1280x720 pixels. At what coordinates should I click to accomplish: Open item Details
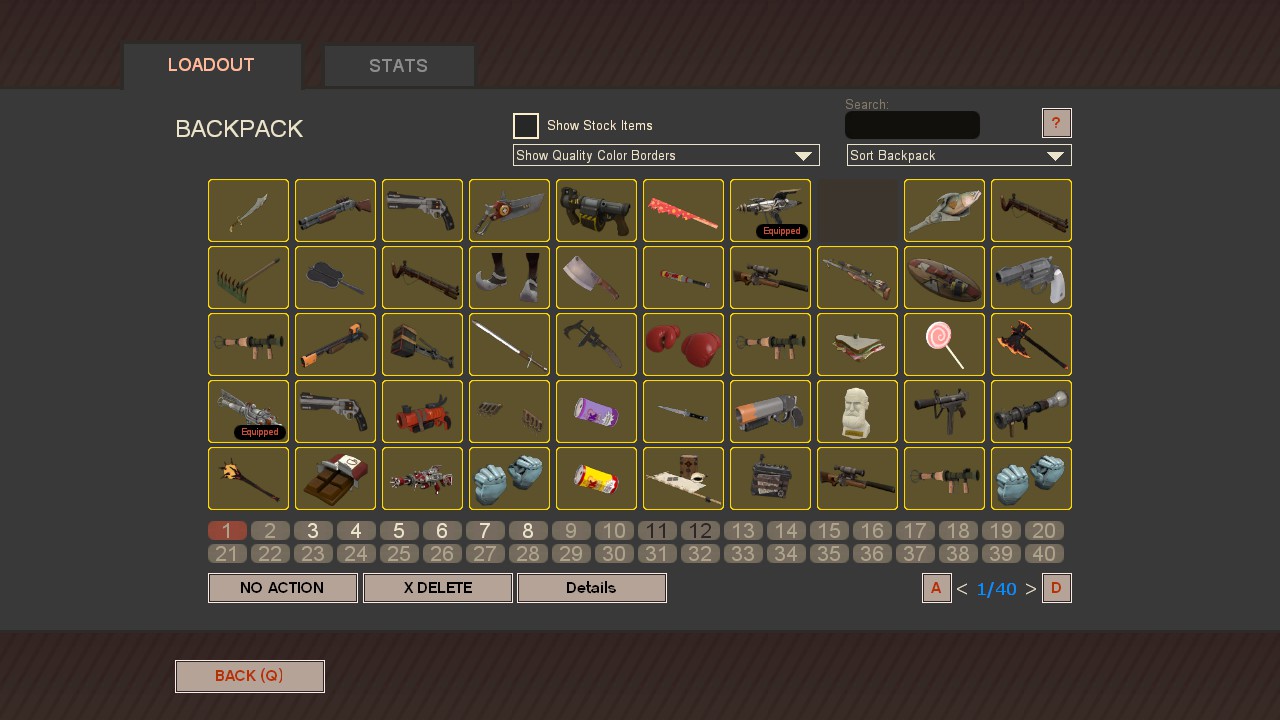pyautogui.click(x=592, y=588)
